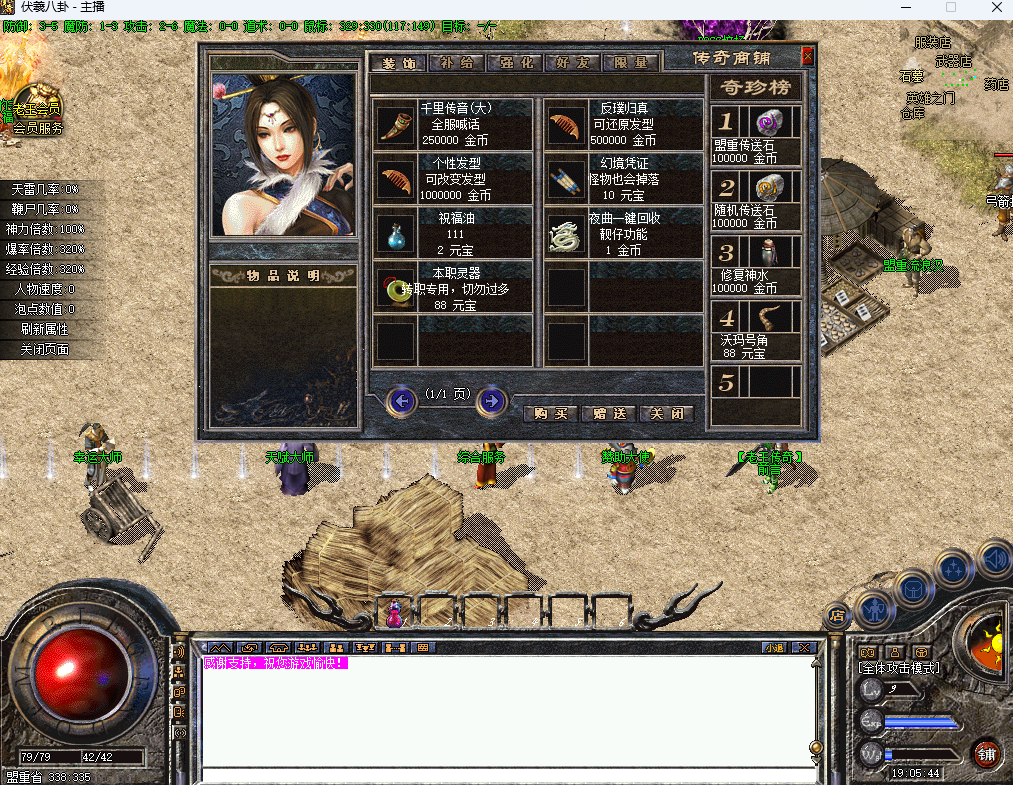This screenshot has width=1013, height=785.
Task: Open the 强化 shop tab
Action: pyautogui.click(x=515, y=63)
